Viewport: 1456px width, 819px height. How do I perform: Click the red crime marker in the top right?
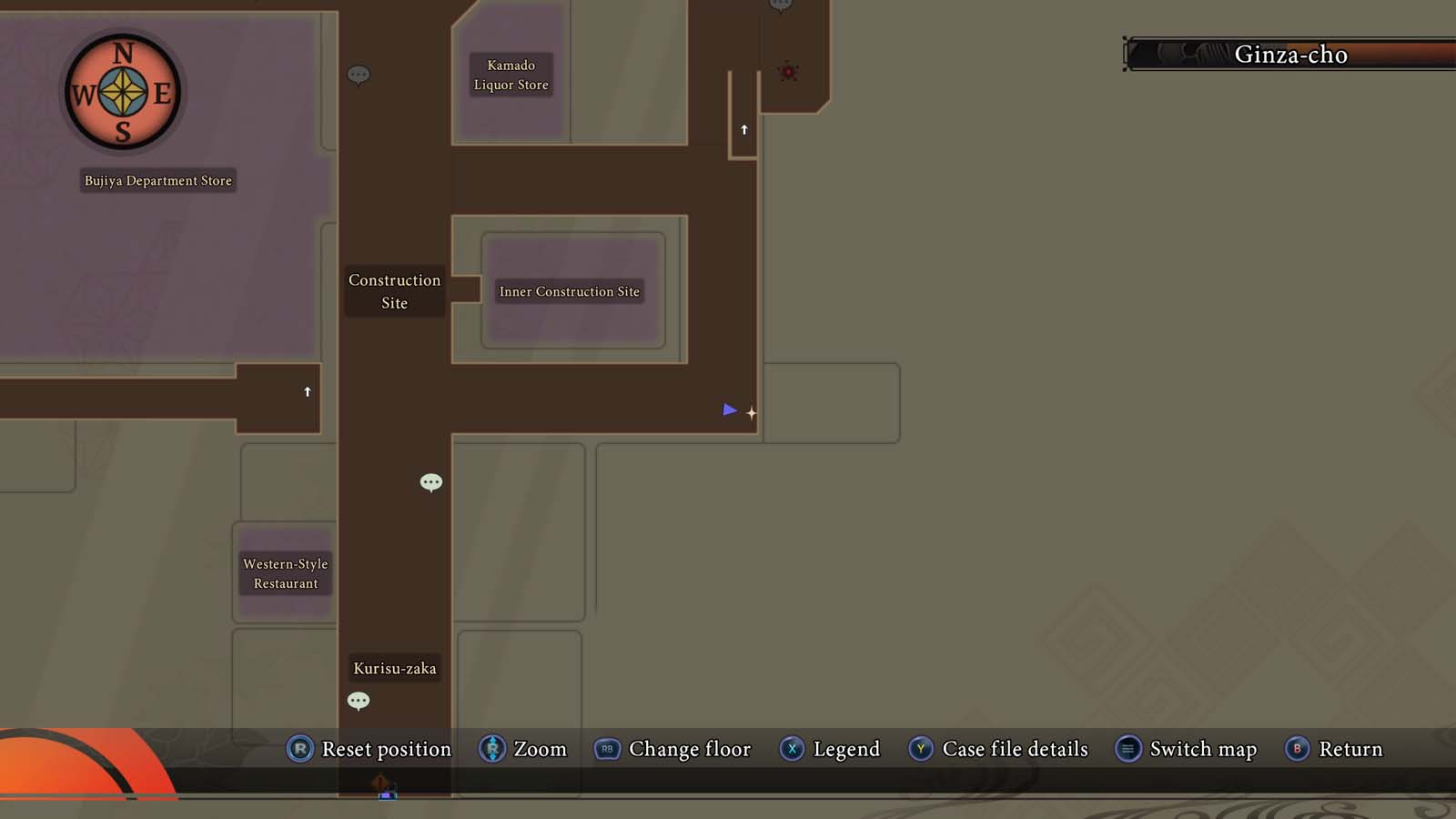[x=786, y=70]
